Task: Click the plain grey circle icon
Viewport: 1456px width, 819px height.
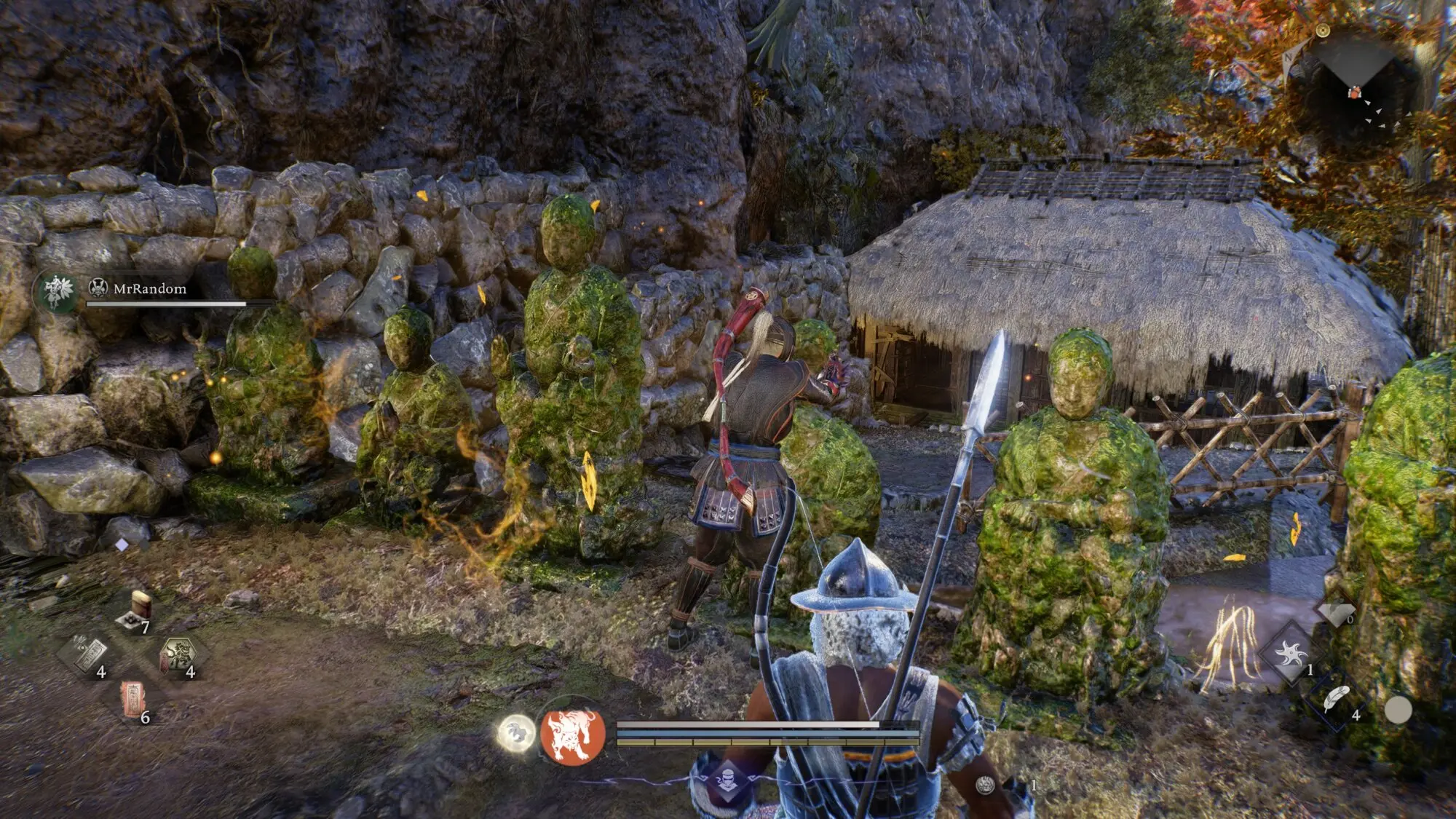Action: (1397, 710)
